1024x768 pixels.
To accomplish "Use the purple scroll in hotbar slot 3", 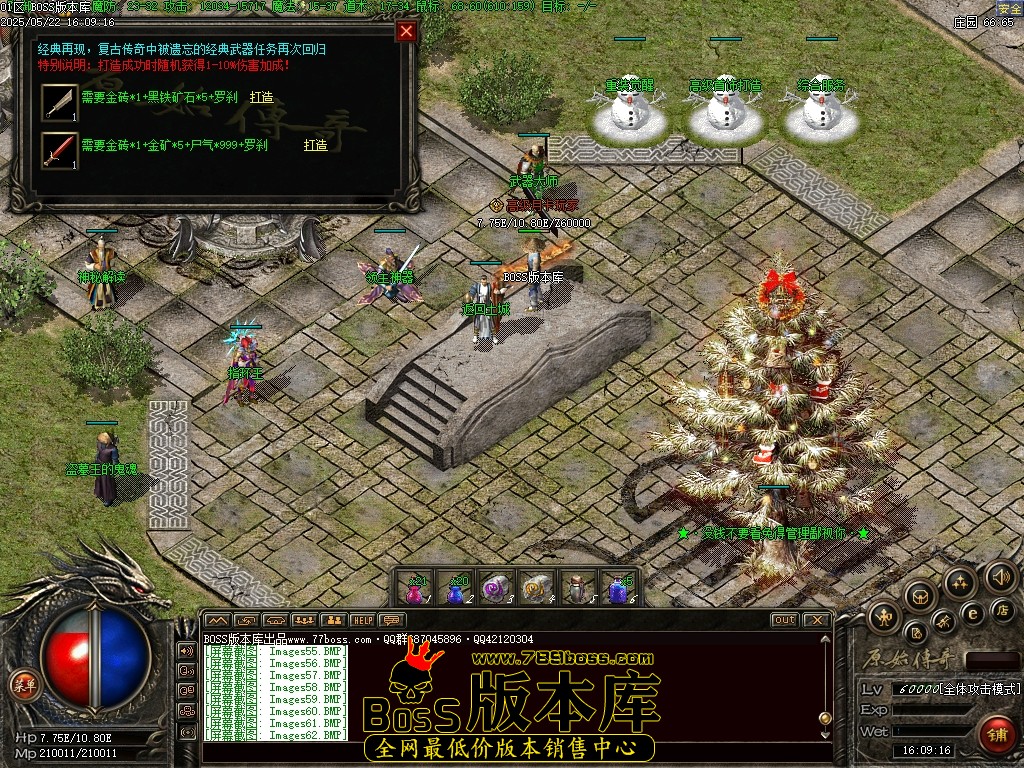I will click(497, 588).
